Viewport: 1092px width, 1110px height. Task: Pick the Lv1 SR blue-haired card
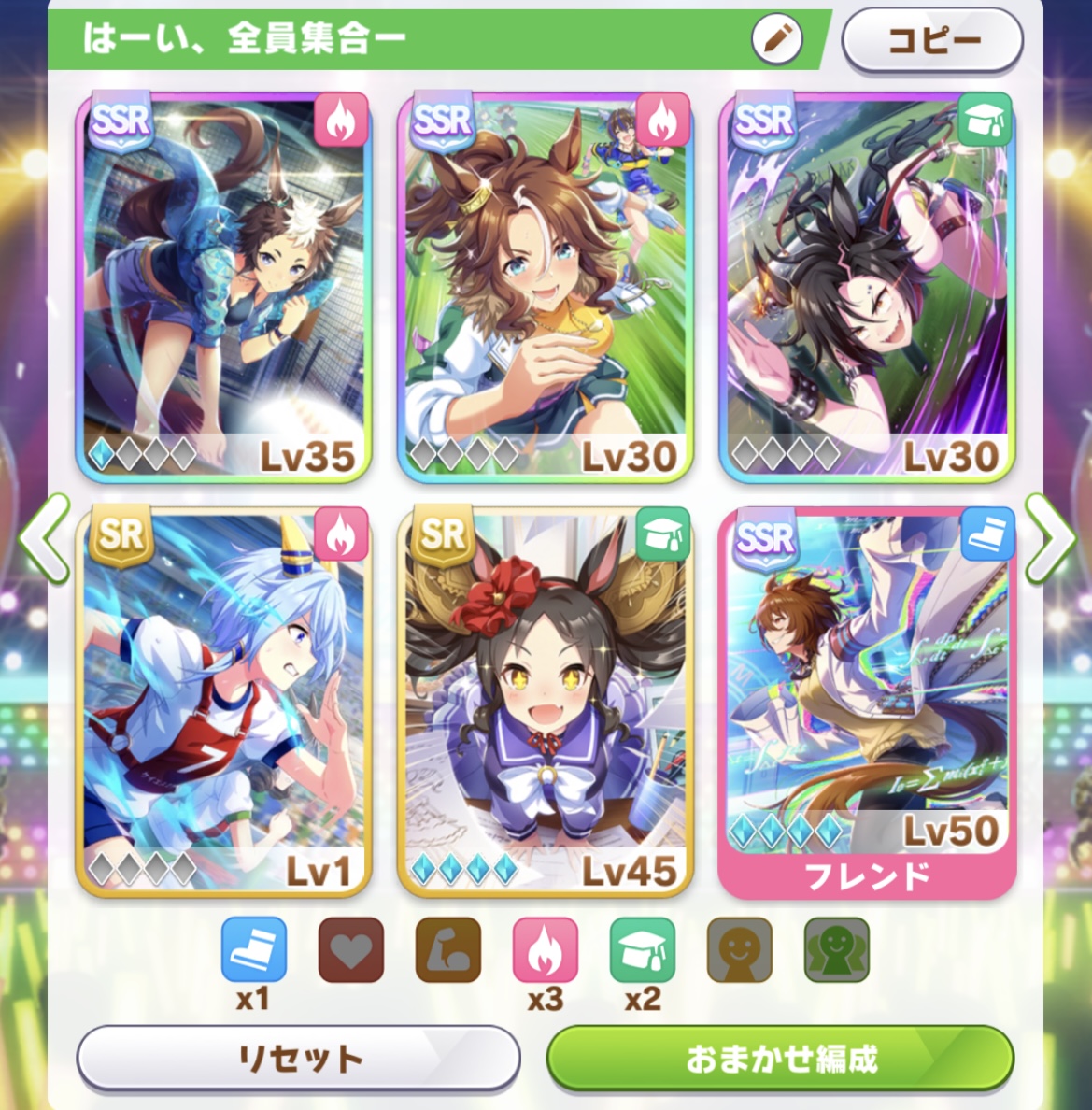[223, 703]
